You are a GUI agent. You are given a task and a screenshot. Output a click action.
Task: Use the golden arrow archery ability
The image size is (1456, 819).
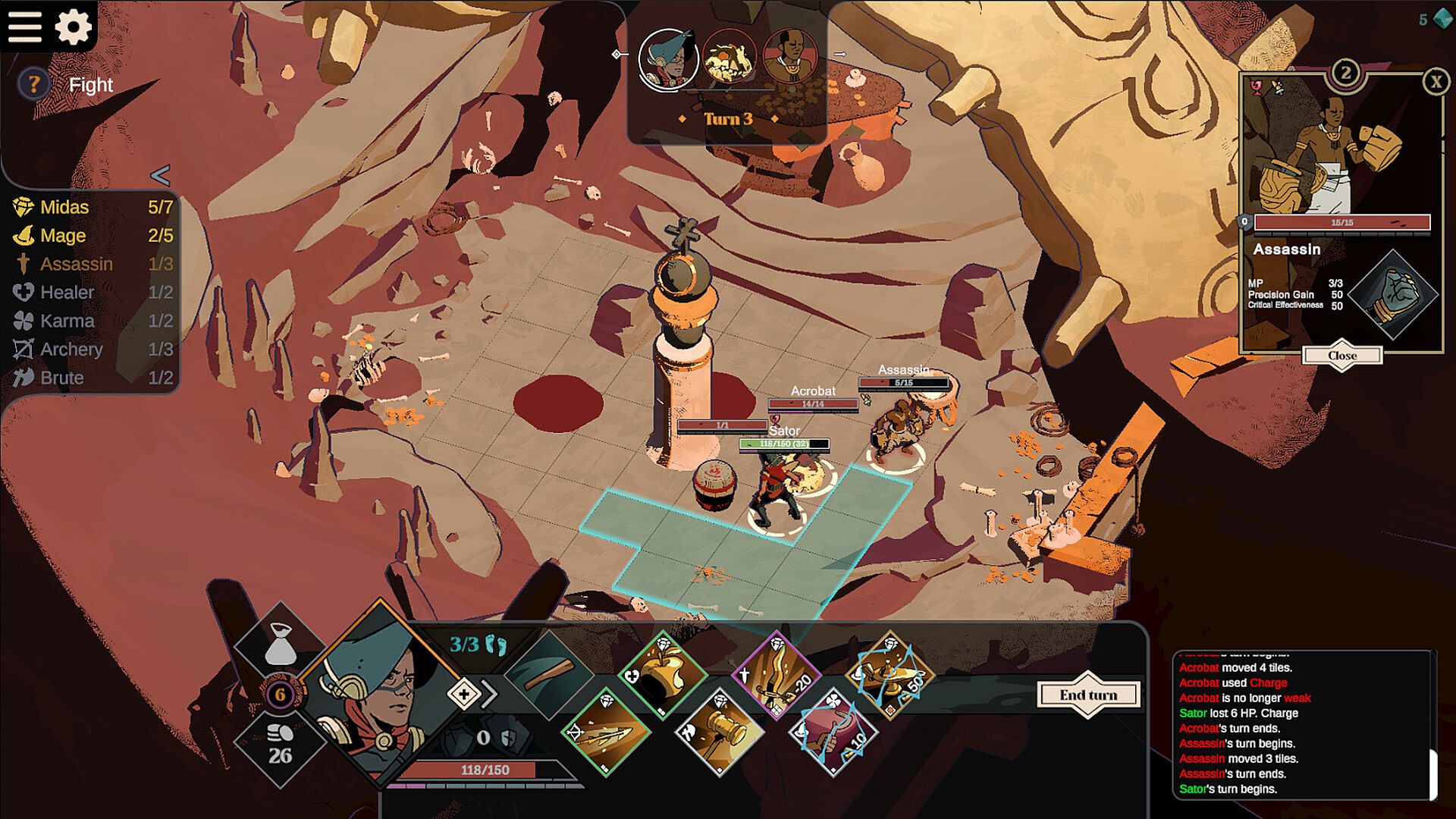(x=607, y=733)
